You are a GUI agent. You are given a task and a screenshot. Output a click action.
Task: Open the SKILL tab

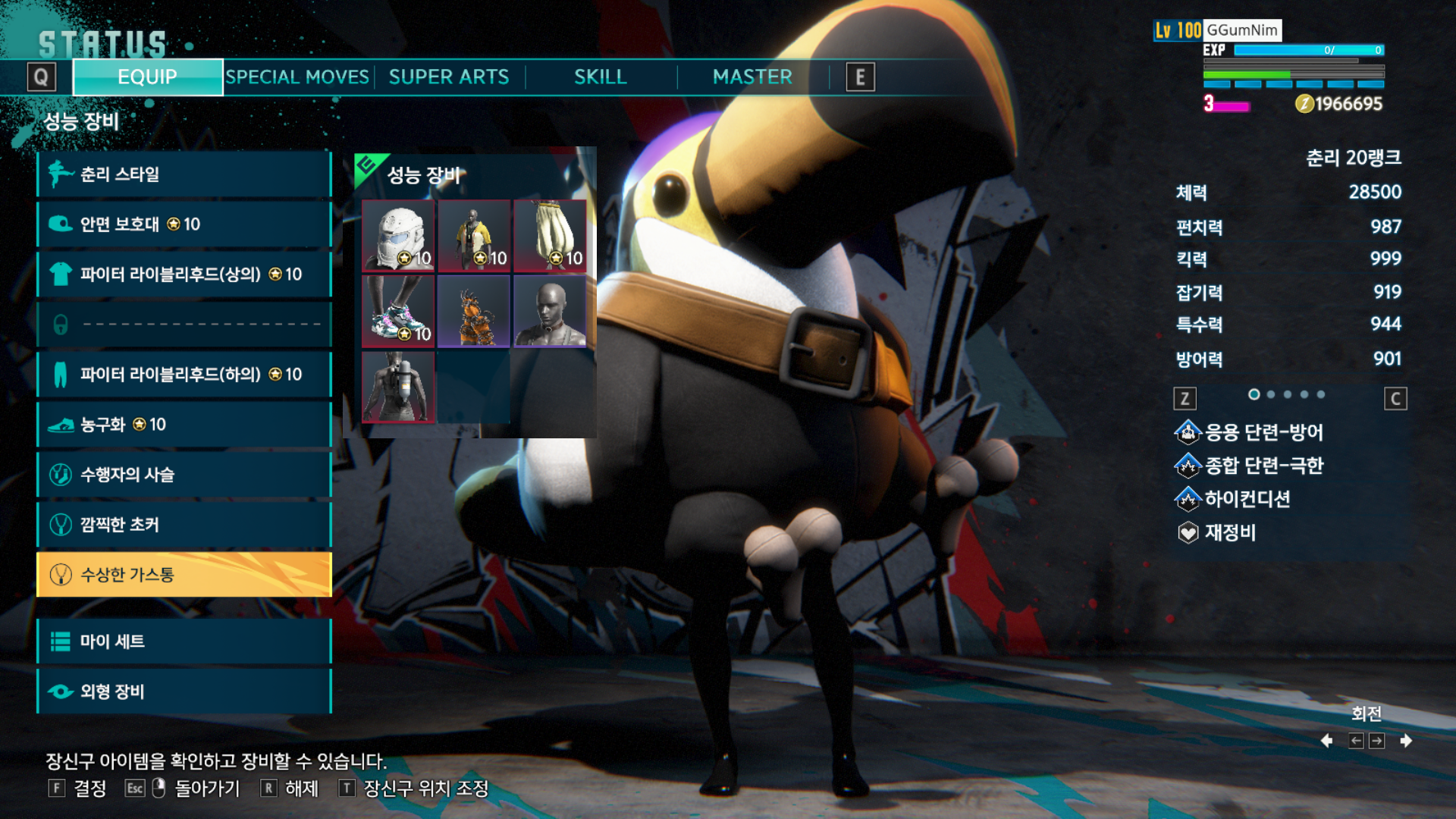tap(601, 77)
